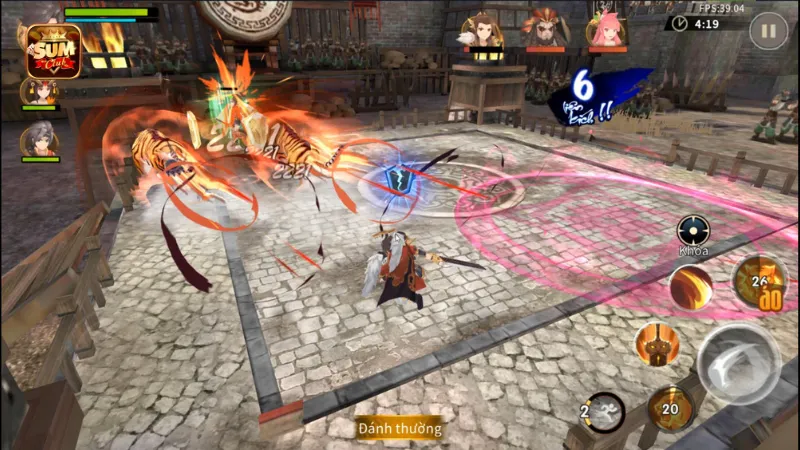Screen dimensions: 800x450
Task: Select the eyepatch bearded enemy portrait
Action: coord(545,29)
